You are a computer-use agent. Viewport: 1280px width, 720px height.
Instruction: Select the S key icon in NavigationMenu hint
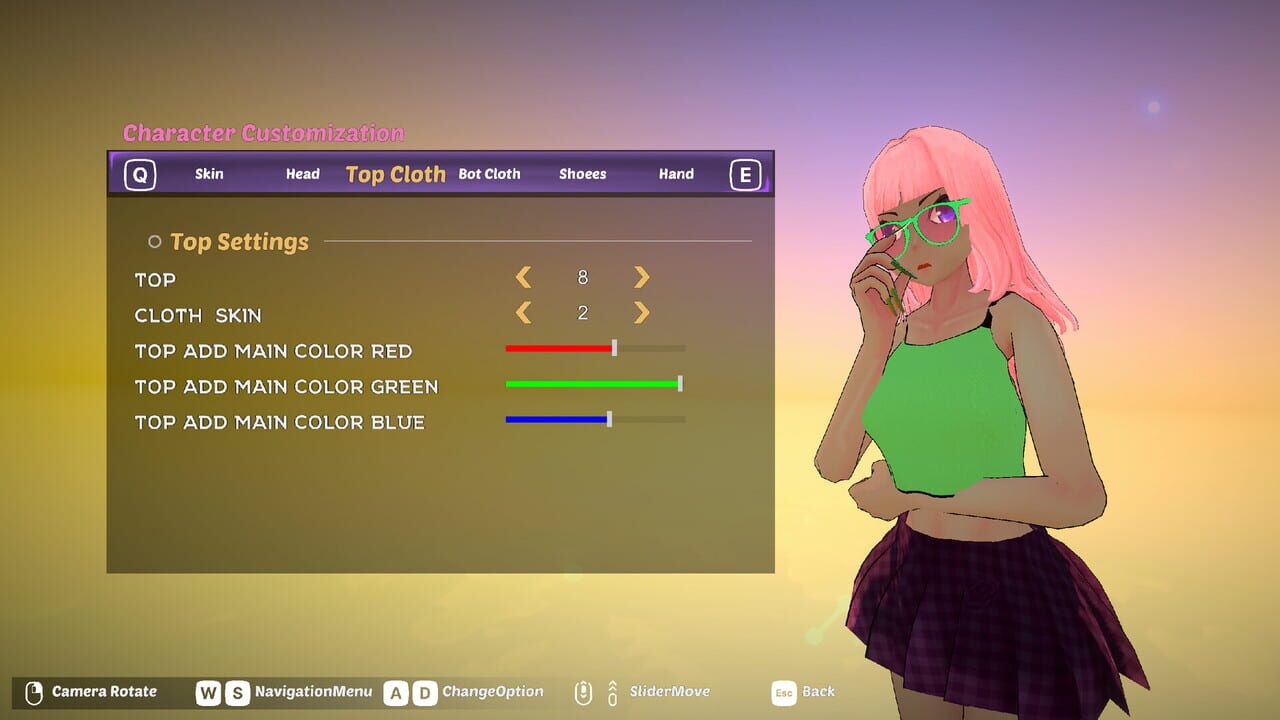point(236,691)
